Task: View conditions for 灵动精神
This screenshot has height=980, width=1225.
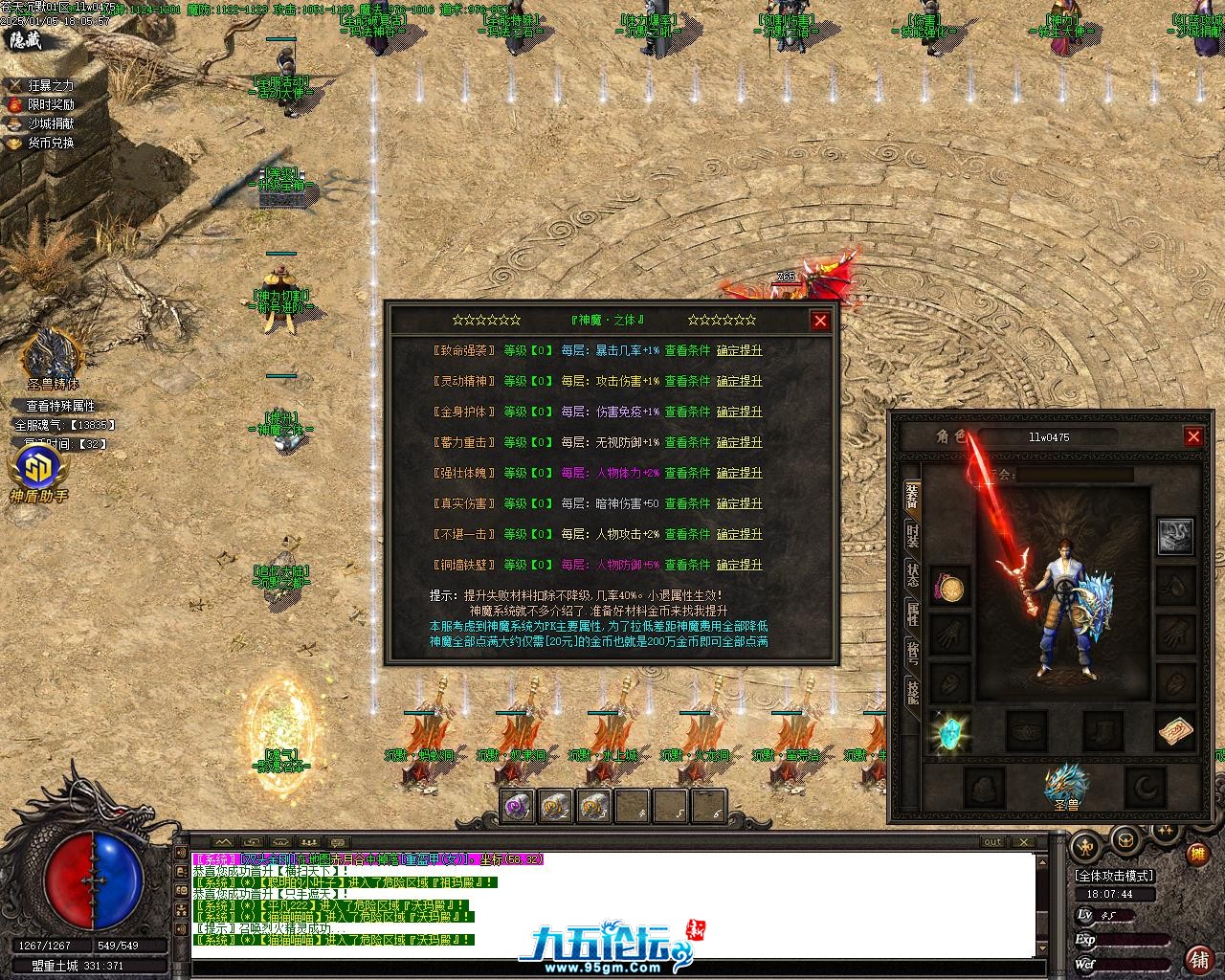Action: pos(688,381)
